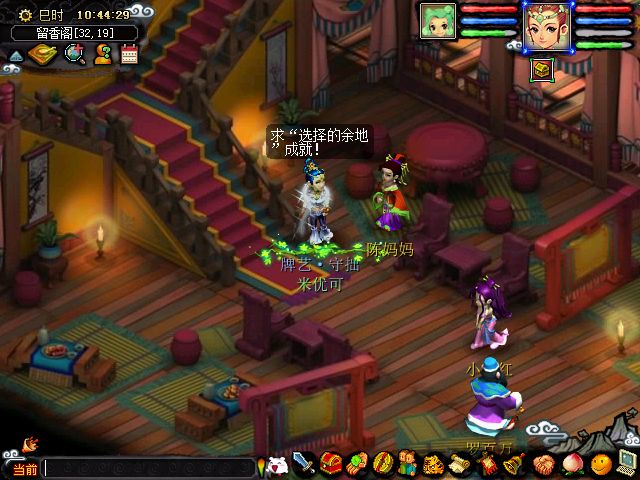Focus the chat input field

[x=148, y=468]
